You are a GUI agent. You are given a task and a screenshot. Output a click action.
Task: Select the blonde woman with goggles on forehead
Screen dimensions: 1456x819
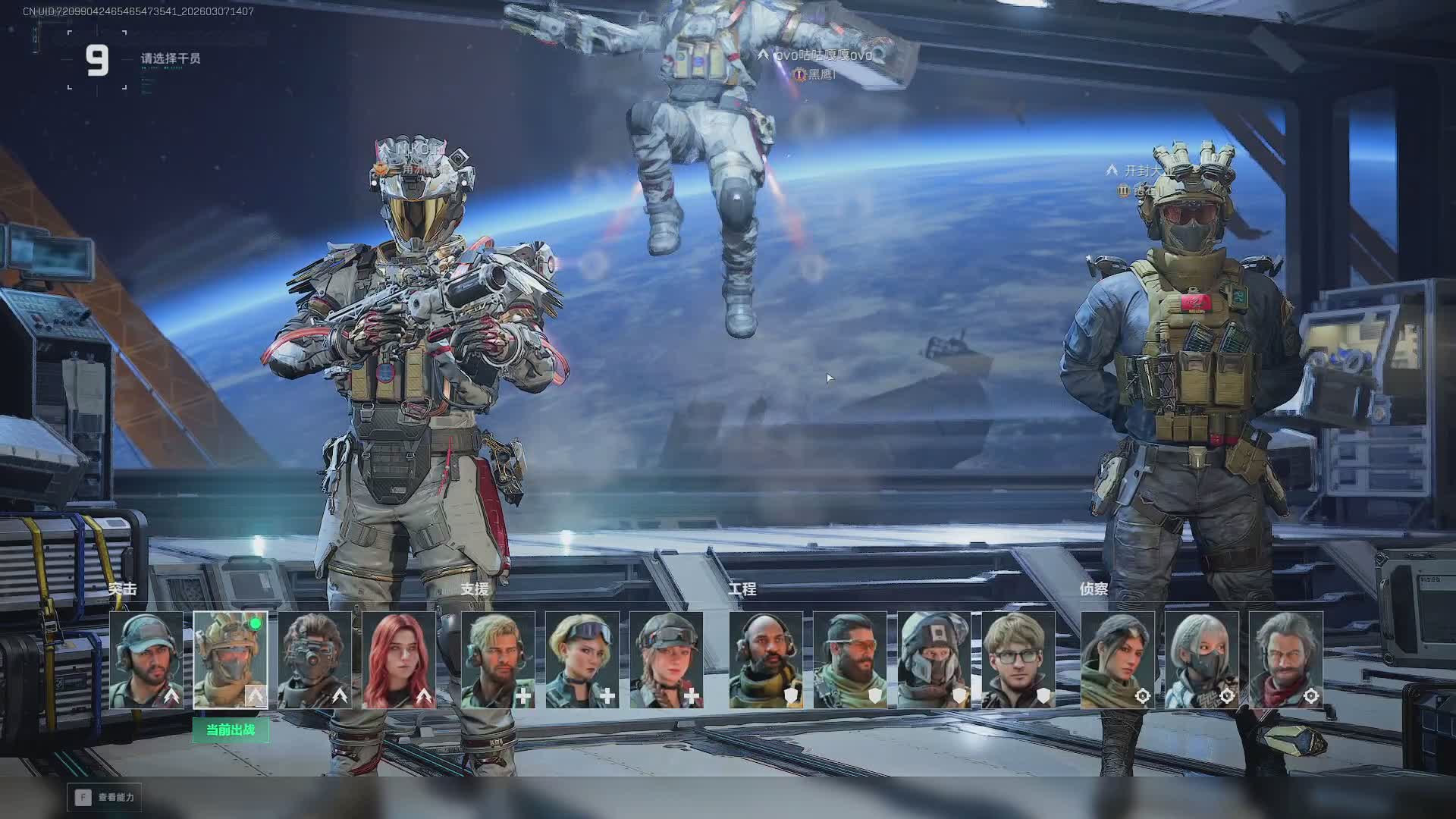(x=582, y=660)
